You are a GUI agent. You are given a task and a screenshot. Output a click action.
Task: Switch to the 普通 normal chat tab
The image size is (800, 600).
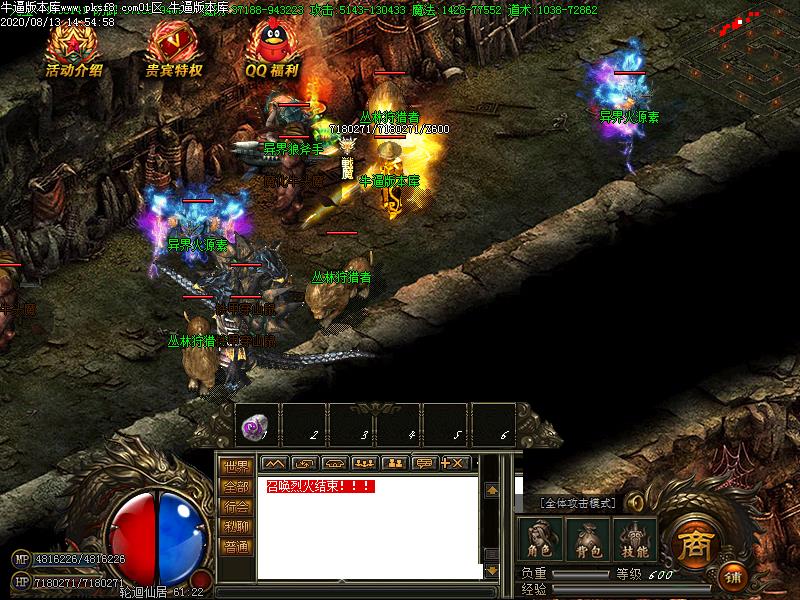[x=236, y=546]
